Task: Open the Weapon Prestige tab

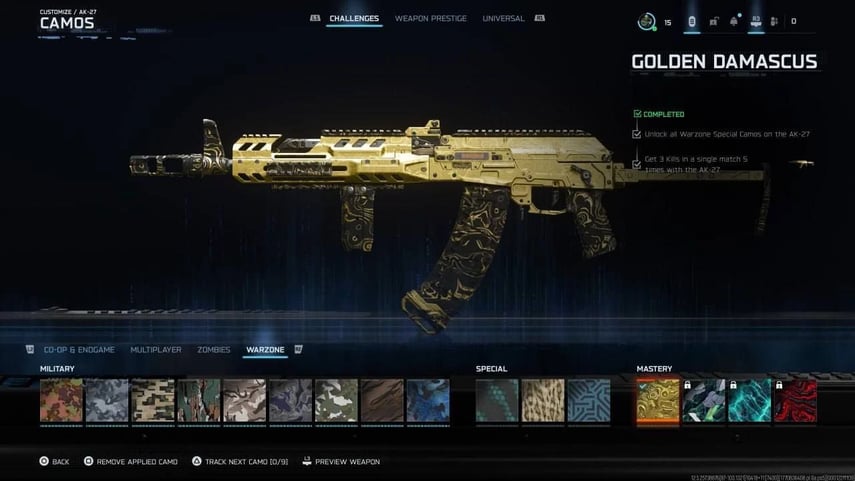Action: pyautogui.click(x=430, y=19)
